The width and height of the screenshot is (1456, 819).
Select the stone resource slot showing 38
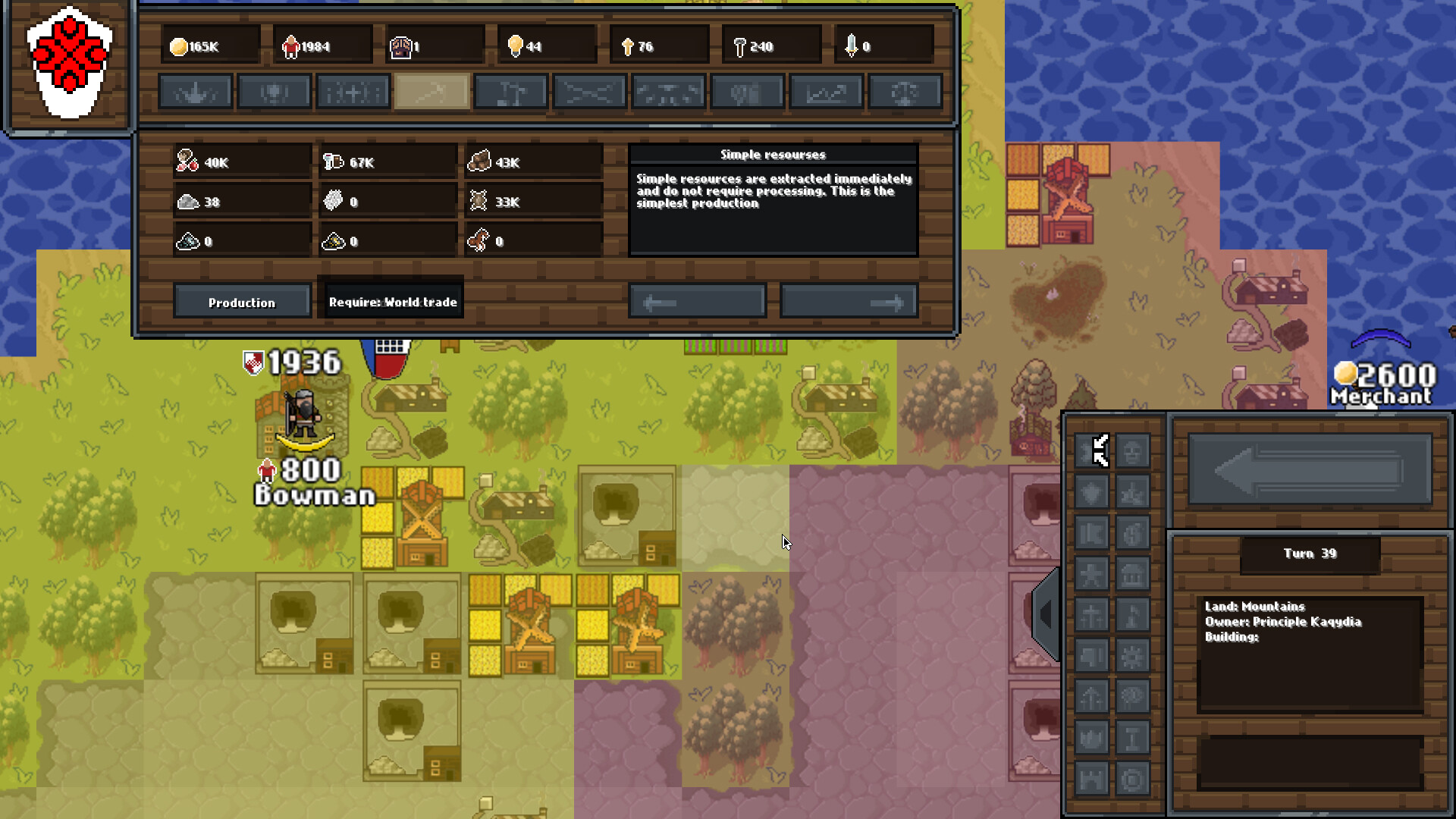pyautogui.click(x=242, y=202)
